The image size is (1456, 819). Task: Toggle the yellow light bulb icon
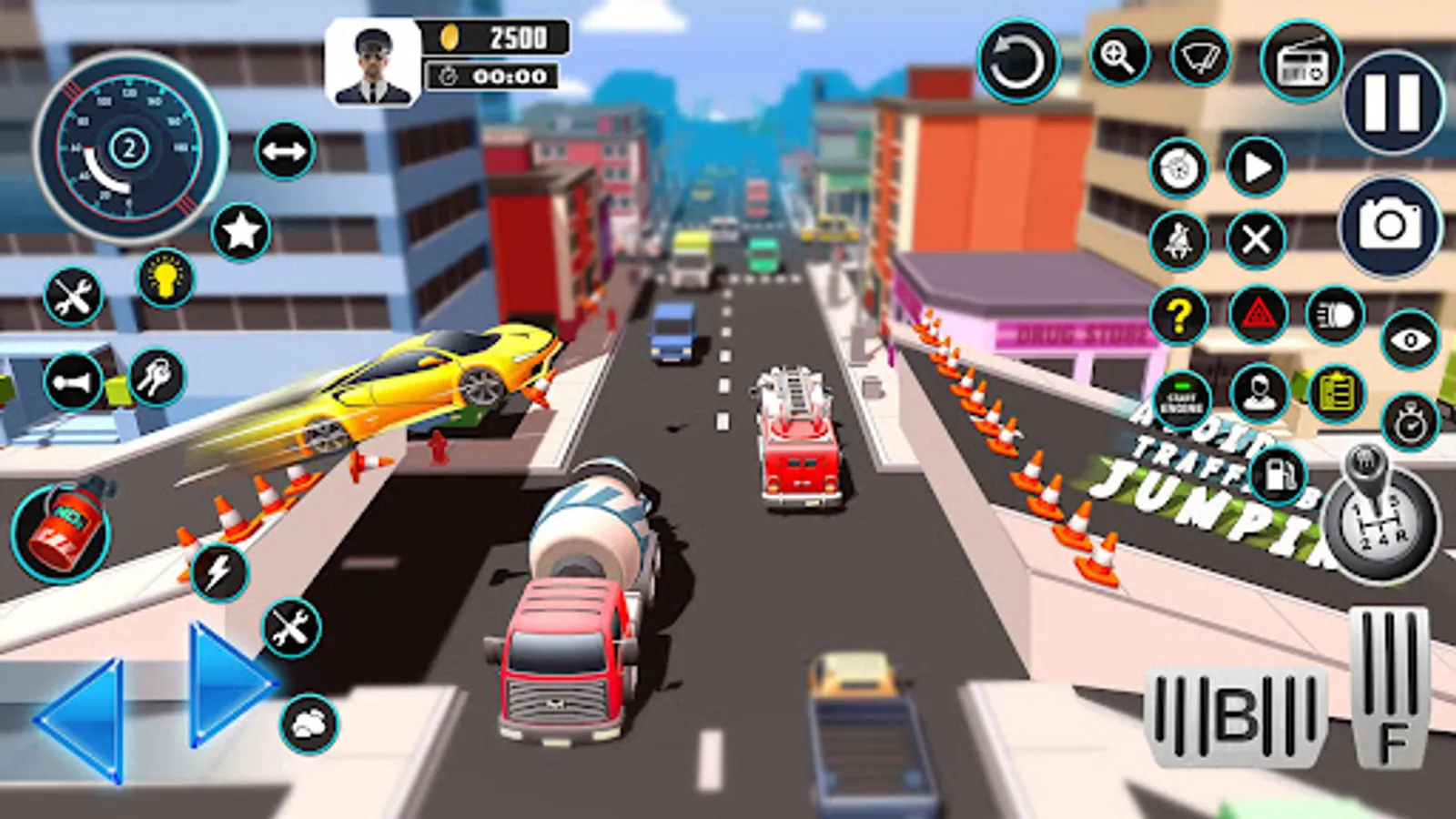pos(166,278)
